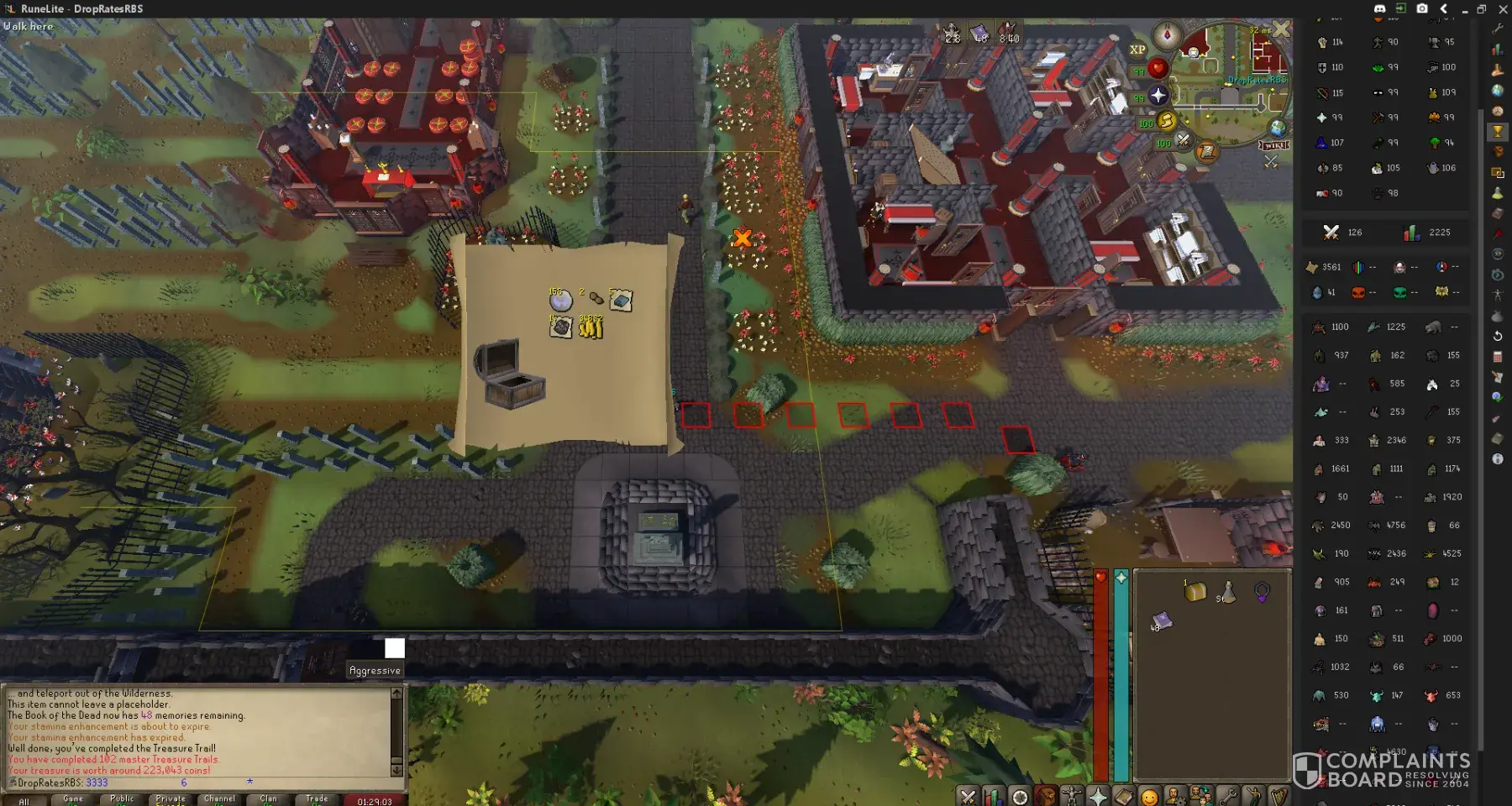The image size is (1512, 806).
Task: Click the Wiki lookup banner
Action: click(x=1274, y=146)
